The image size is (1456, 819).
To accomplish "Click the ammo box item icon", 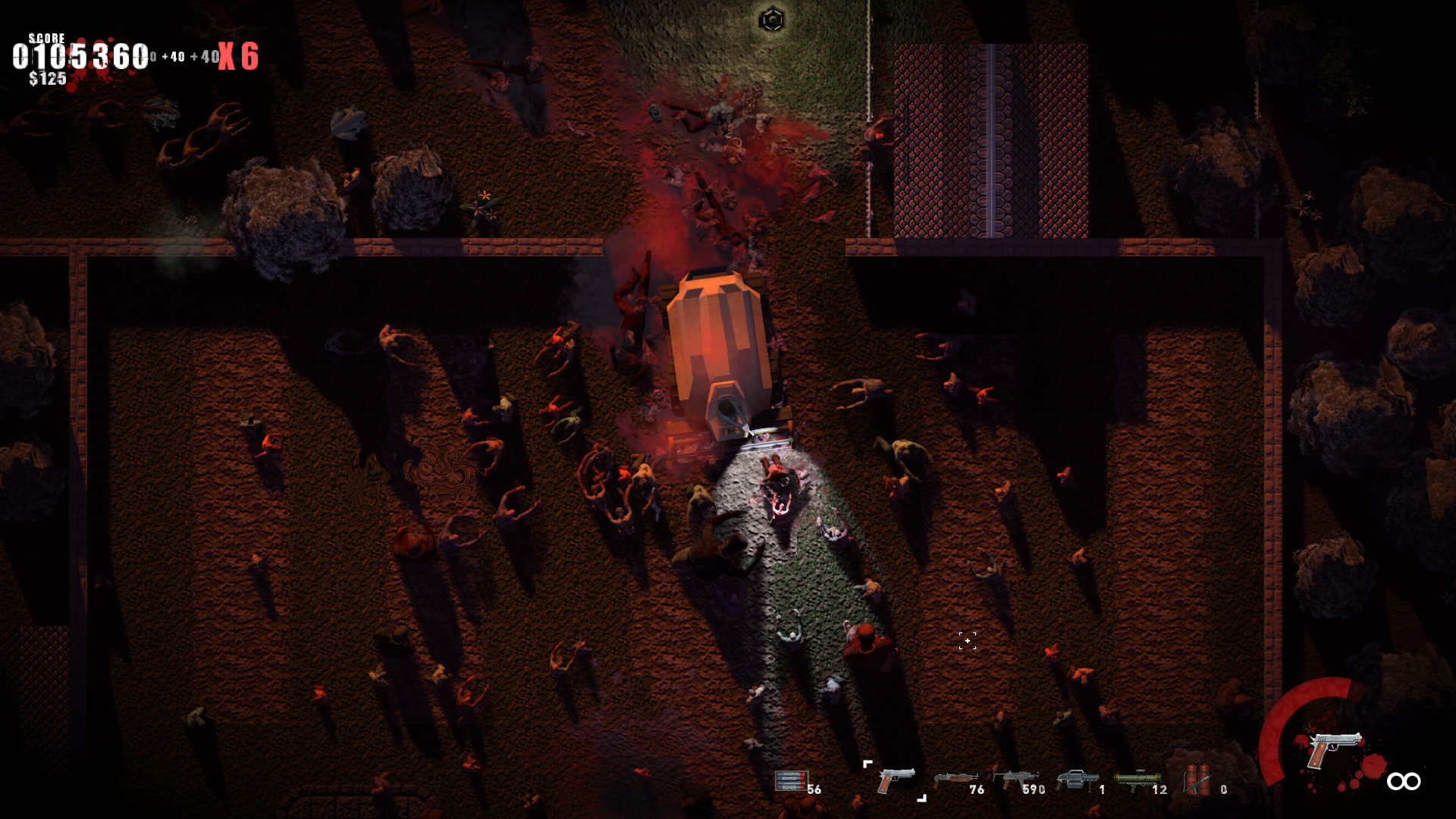I will click(x=790, y=780).
